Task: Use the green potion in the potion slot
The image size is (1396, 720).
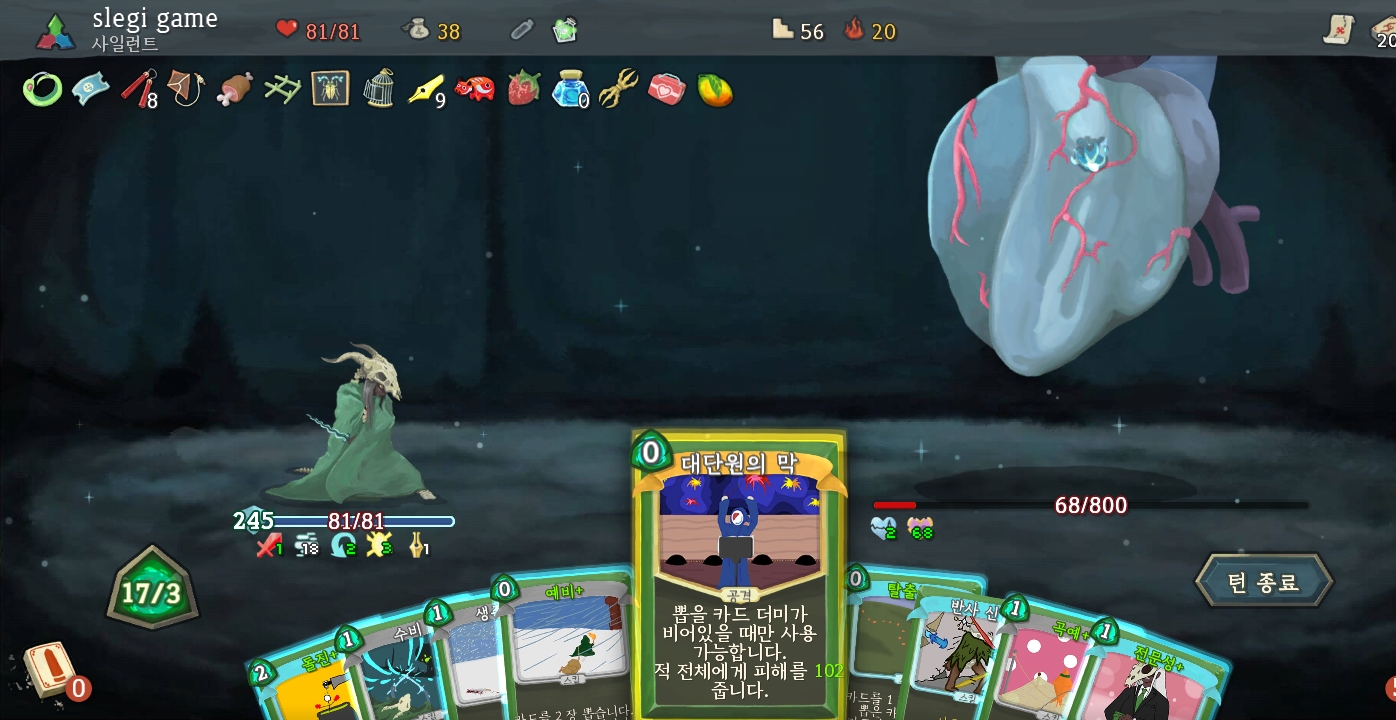Action: pyautogui.click(x=566, y=30)
